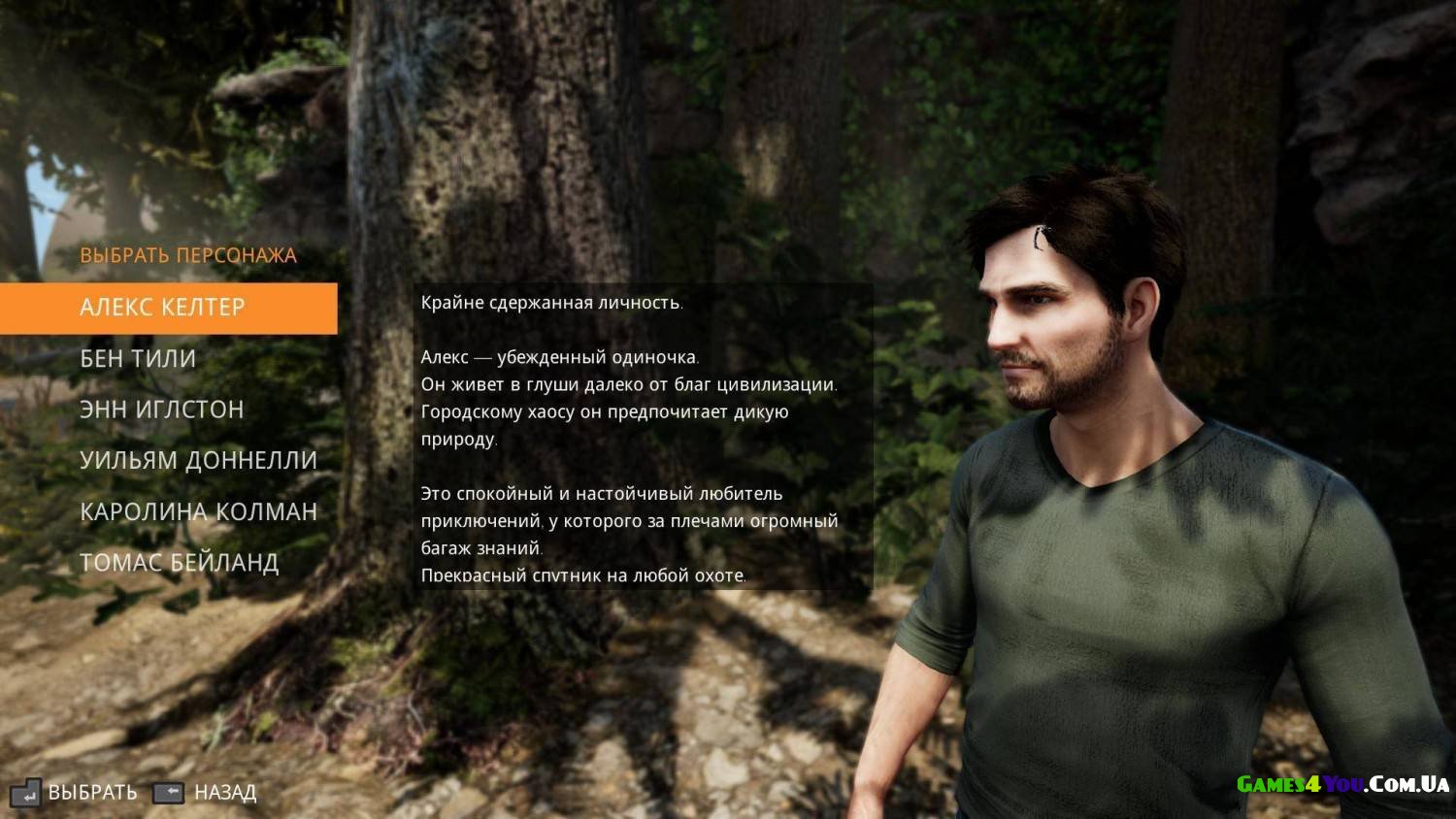This screenshot has width=1456, height=819.
Task: Choose Бен Тили from the character list
Action: pyautogui.click(x=138, y=359)
